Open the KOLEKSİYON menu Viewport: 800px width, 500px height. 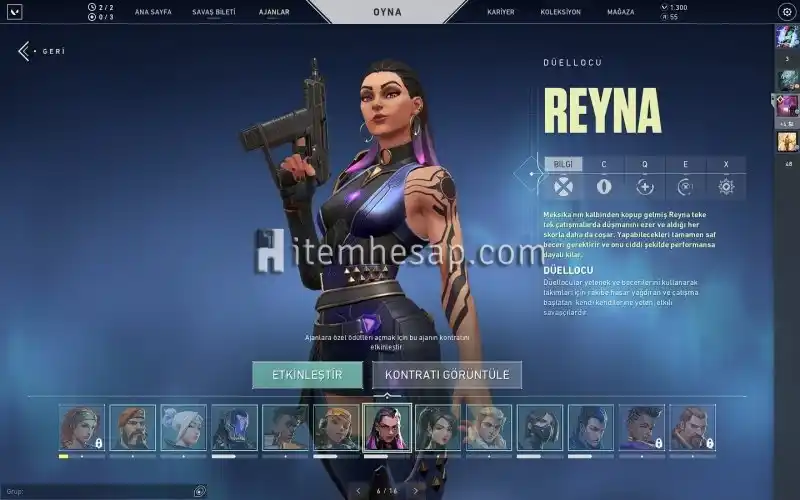click(x=562, y=12)
